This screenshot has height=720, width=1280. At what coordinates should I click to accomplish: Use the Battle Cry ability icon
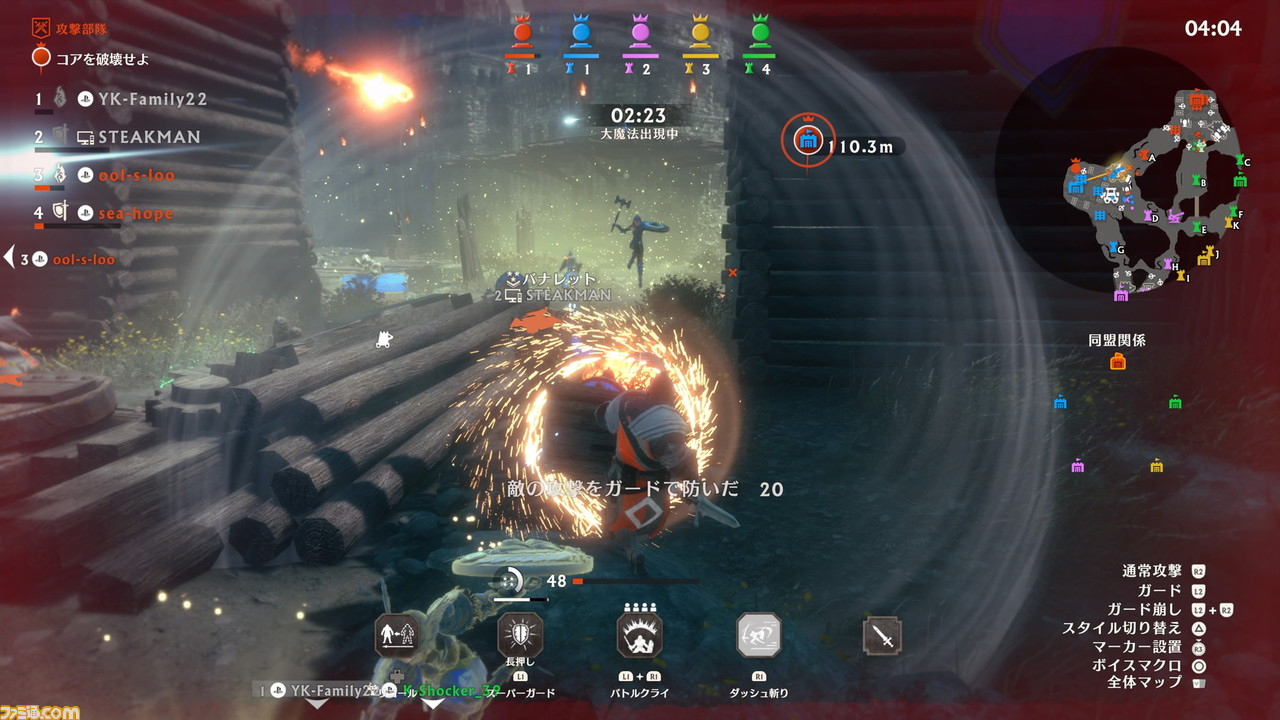(x=640, y=635)
